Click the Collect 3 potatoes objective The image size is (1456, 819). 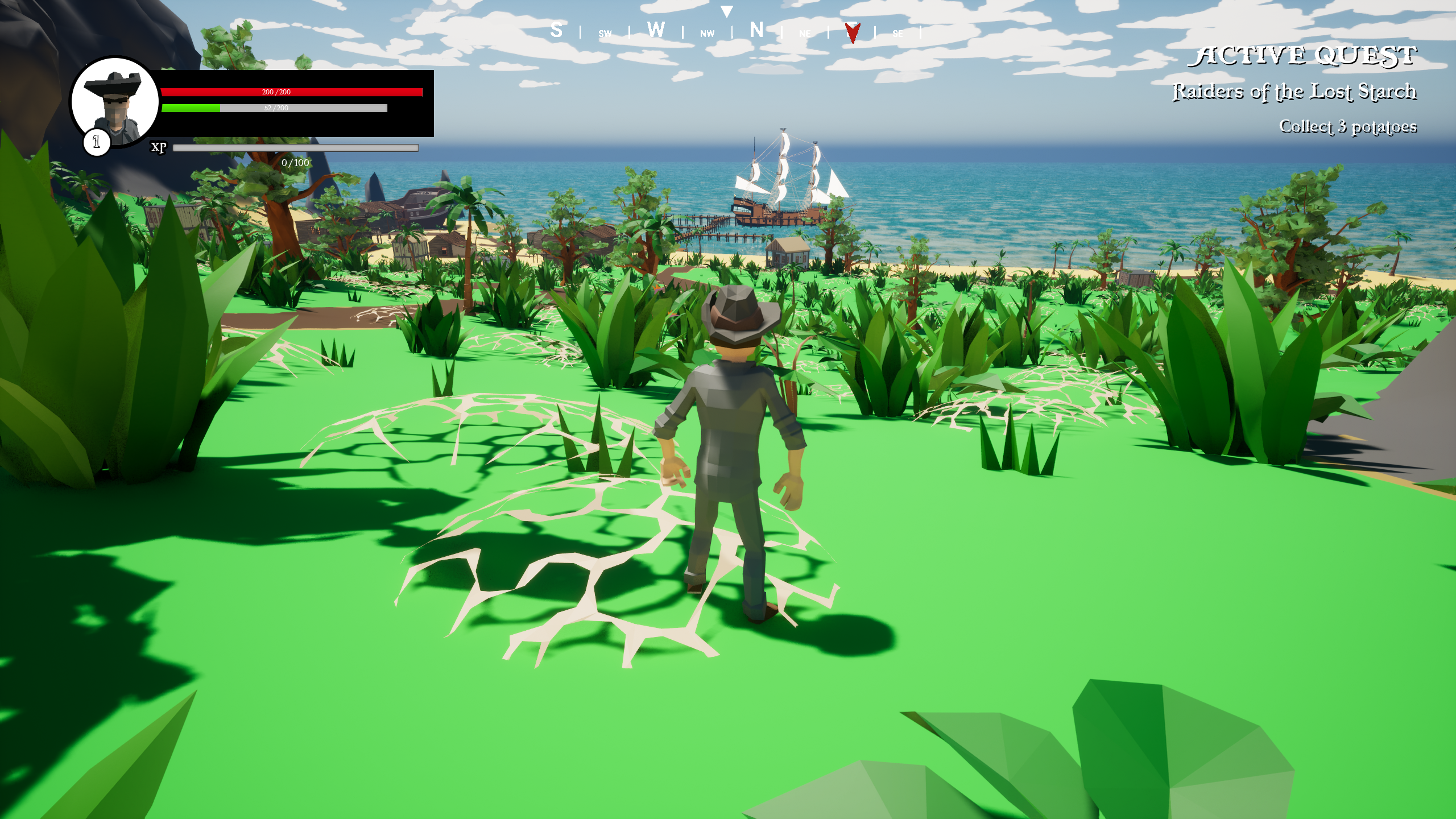[1347, 126]
